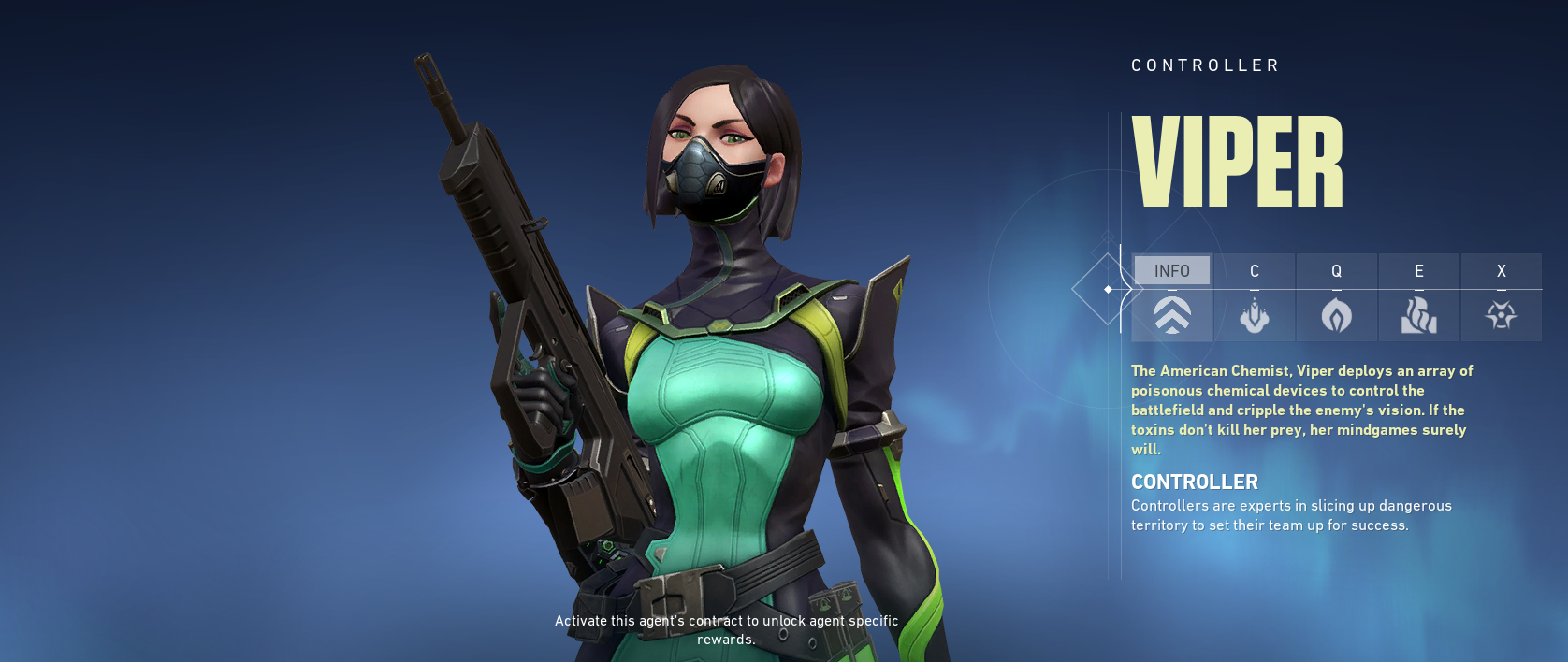Open the Q ability flame icon tab

1337,297
